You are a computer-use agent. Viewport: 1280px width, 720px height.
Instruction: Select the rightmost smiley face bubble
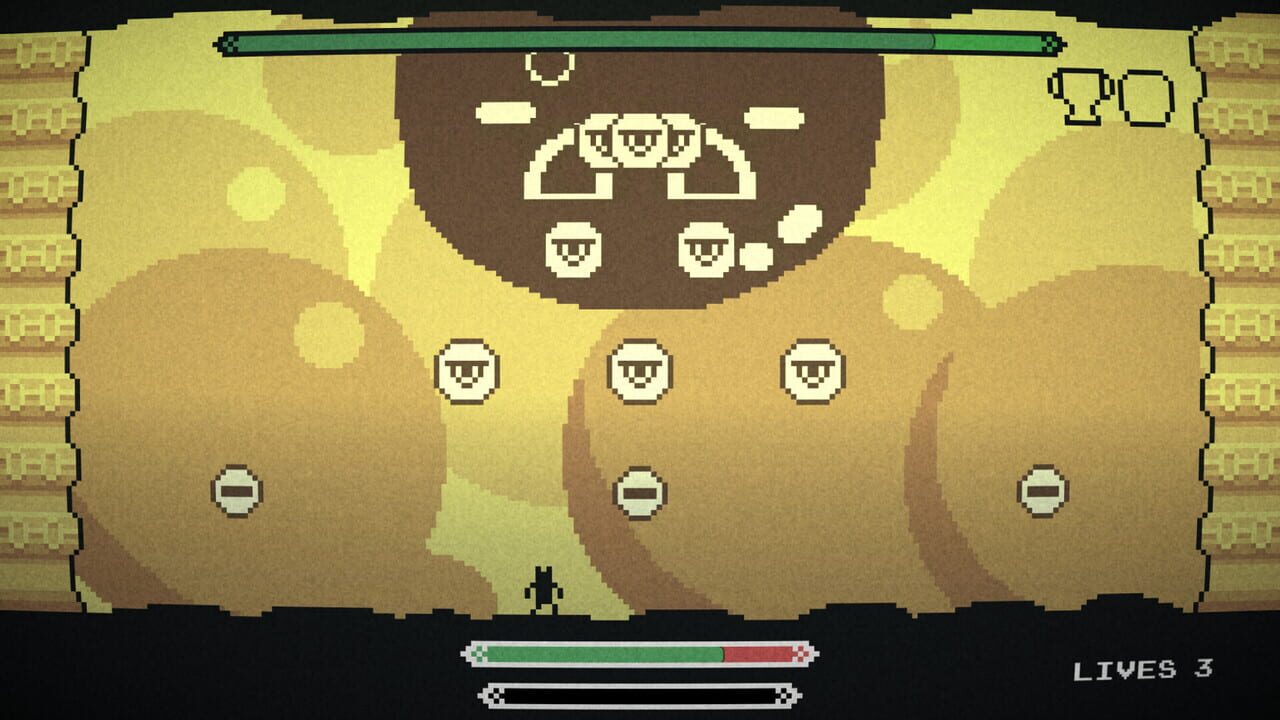tap(812, 369)
